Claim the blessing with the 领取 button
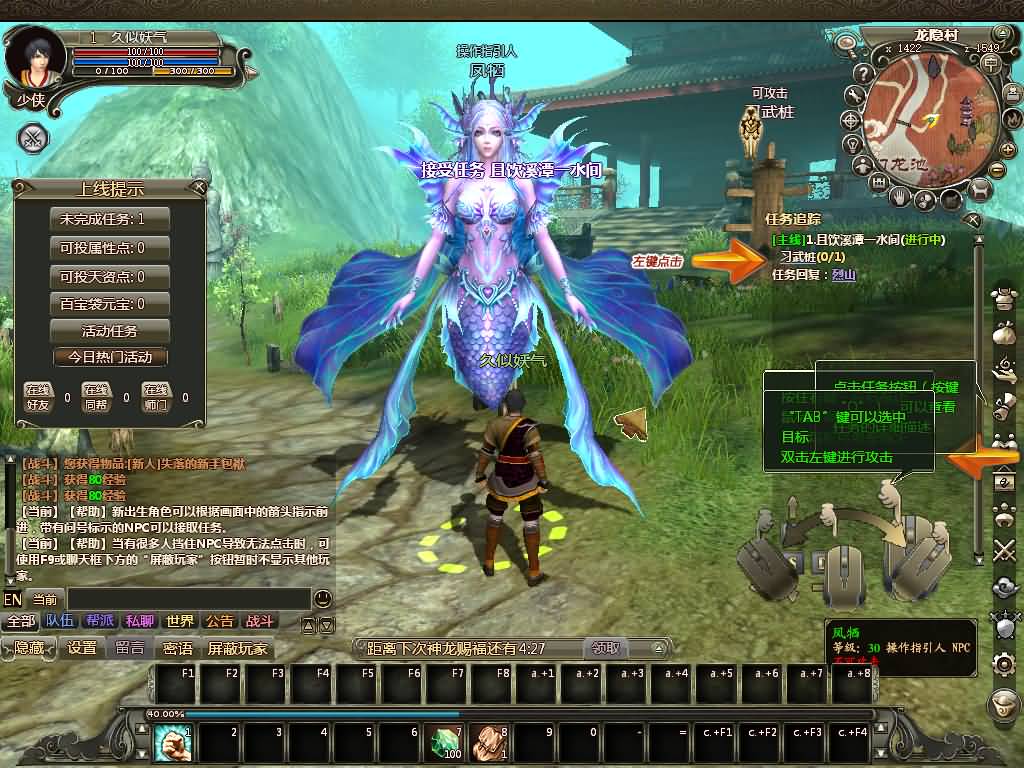This screenshot has width=1024, height=768. (604, 648)
